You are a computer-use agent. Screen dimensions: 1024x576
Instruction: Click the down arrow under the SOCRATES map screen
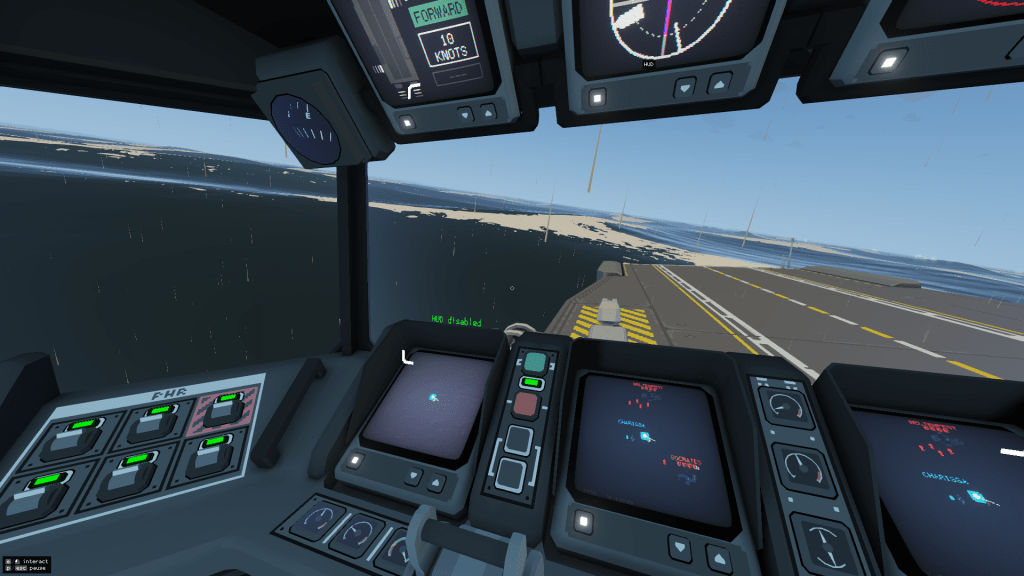click(684, 547)
